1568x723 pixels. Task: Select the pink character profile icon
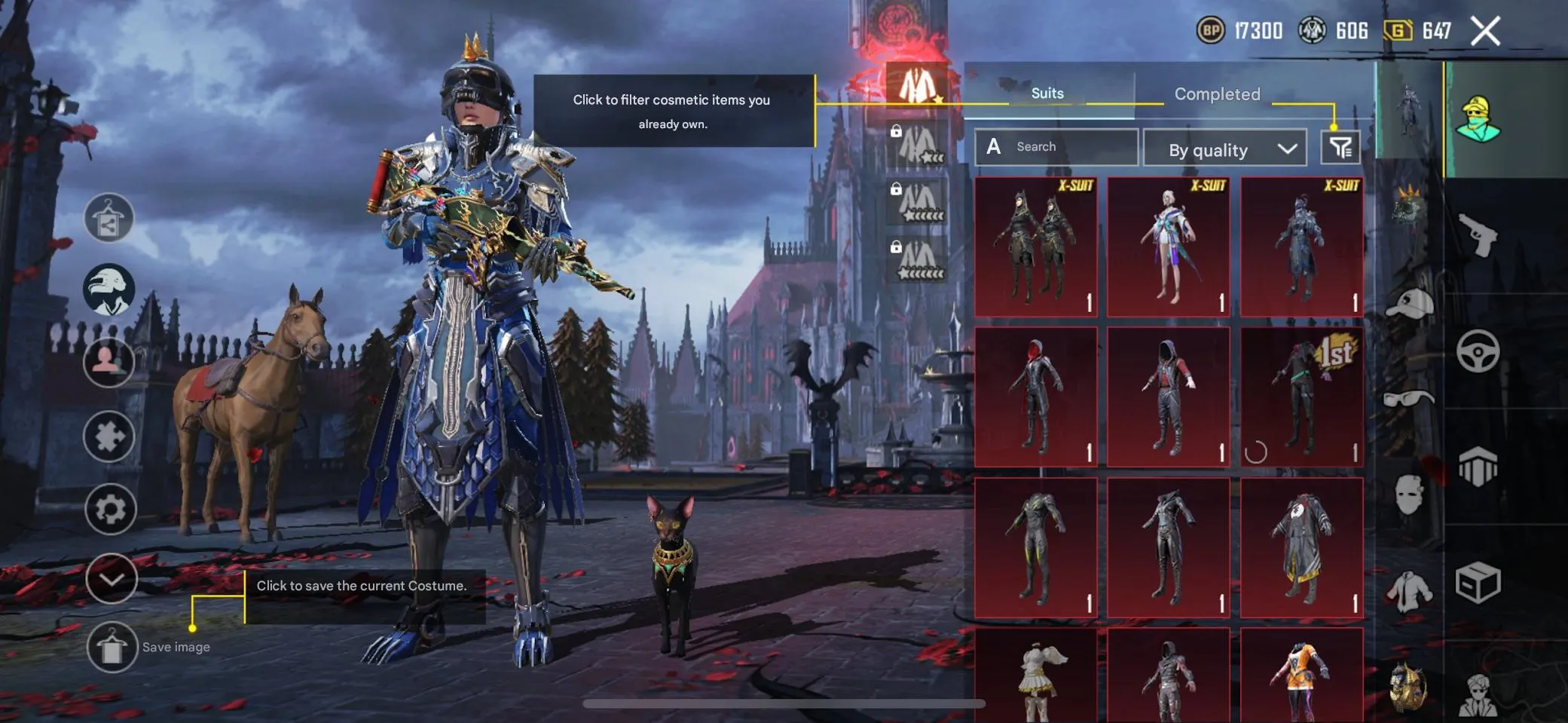pos(110,363)
